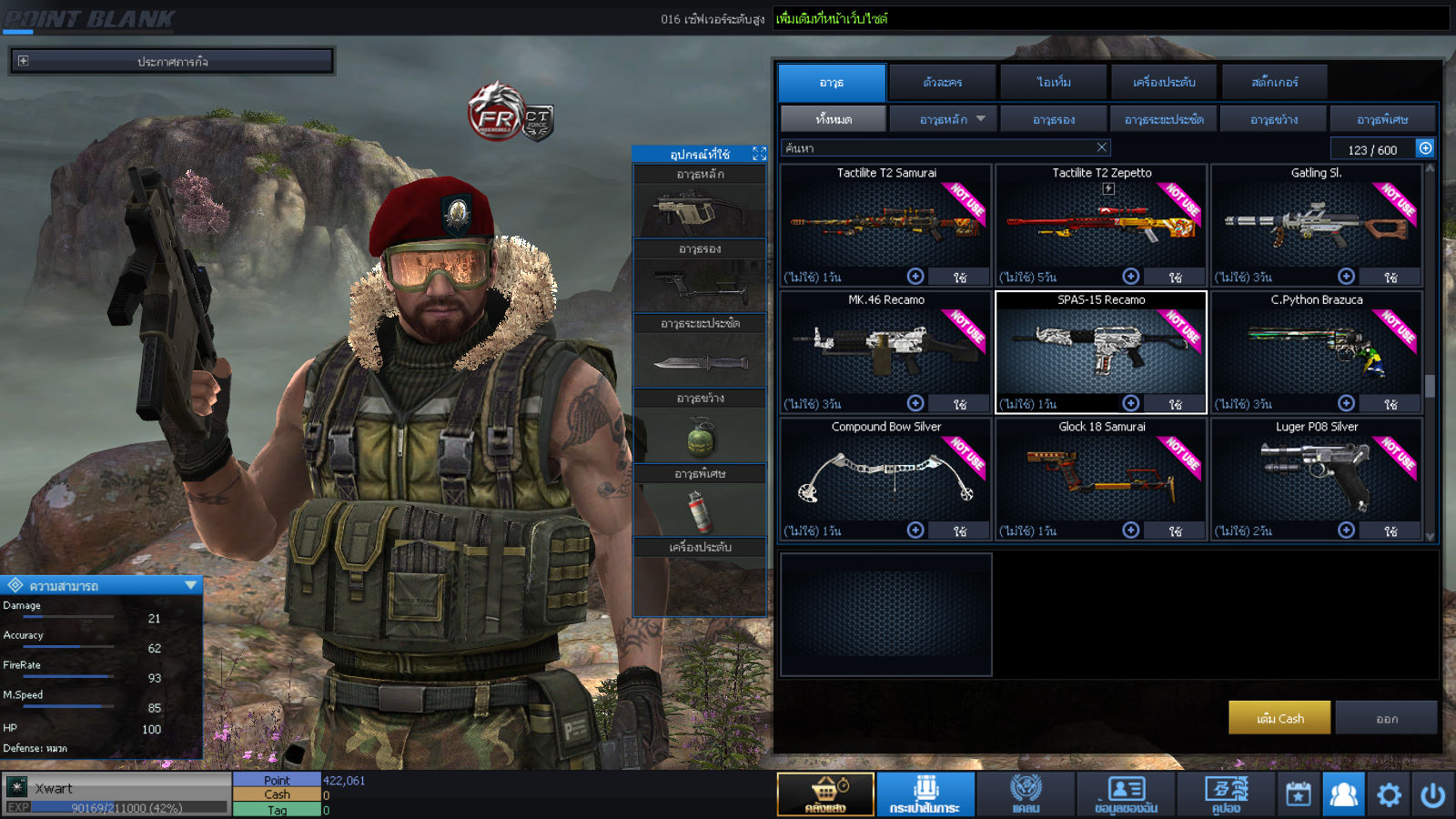
Task: Switch to the ตัวละคร (character) tab
Action: (x=942, y=83)
